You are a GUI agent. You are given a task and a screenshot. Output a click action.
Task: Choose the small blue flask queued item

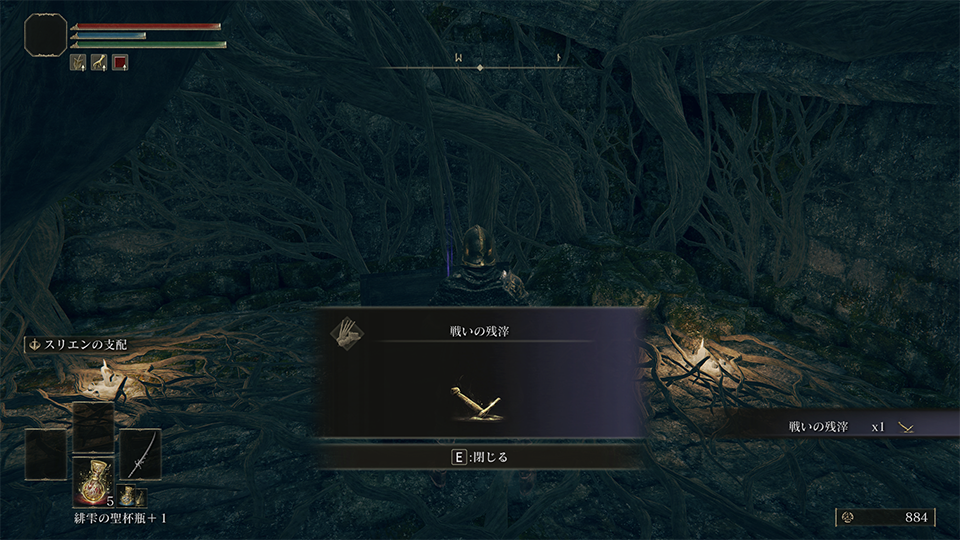131,496
